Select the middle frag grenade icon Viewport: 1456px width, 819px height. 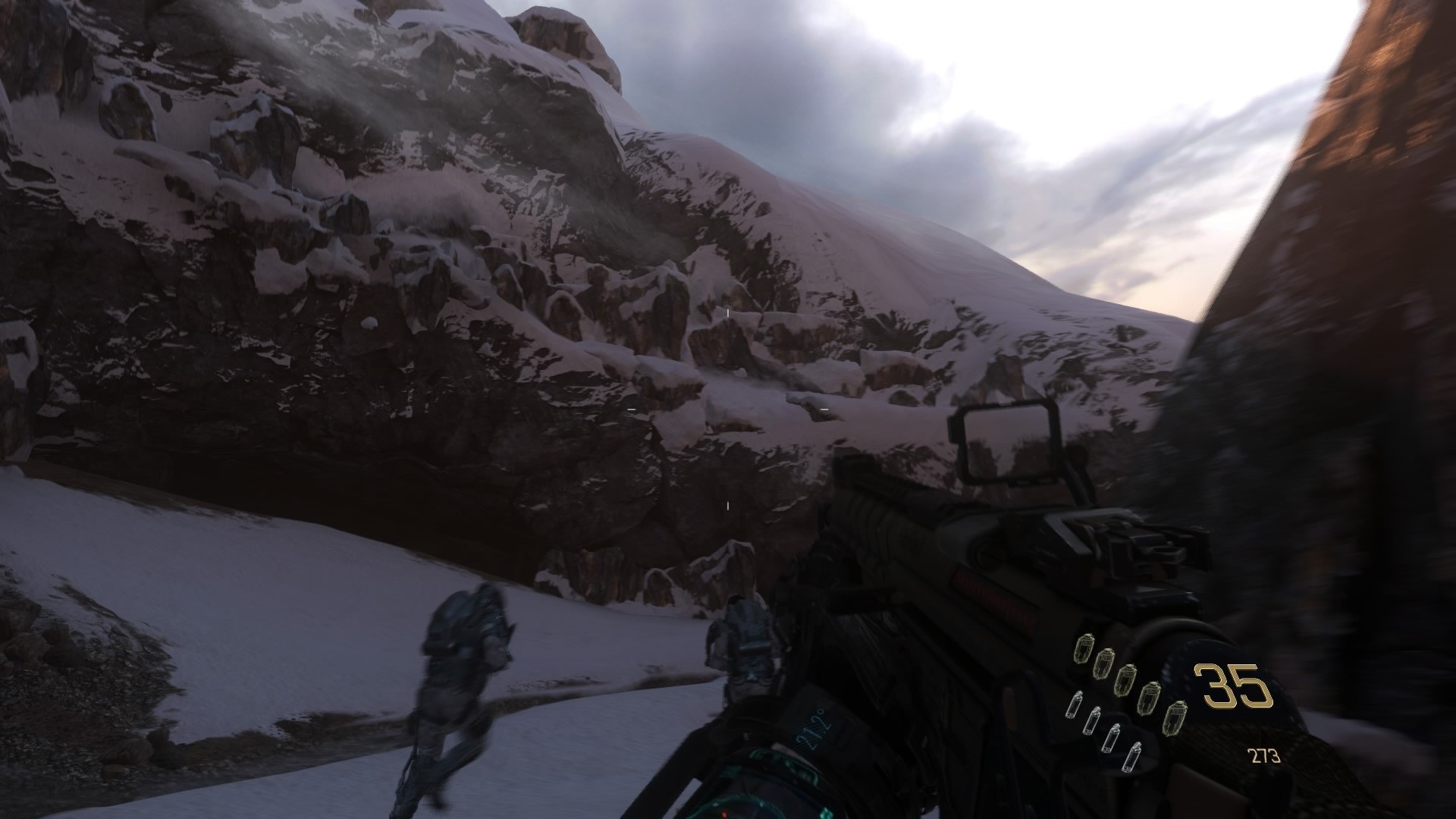tap(1125, 680)
